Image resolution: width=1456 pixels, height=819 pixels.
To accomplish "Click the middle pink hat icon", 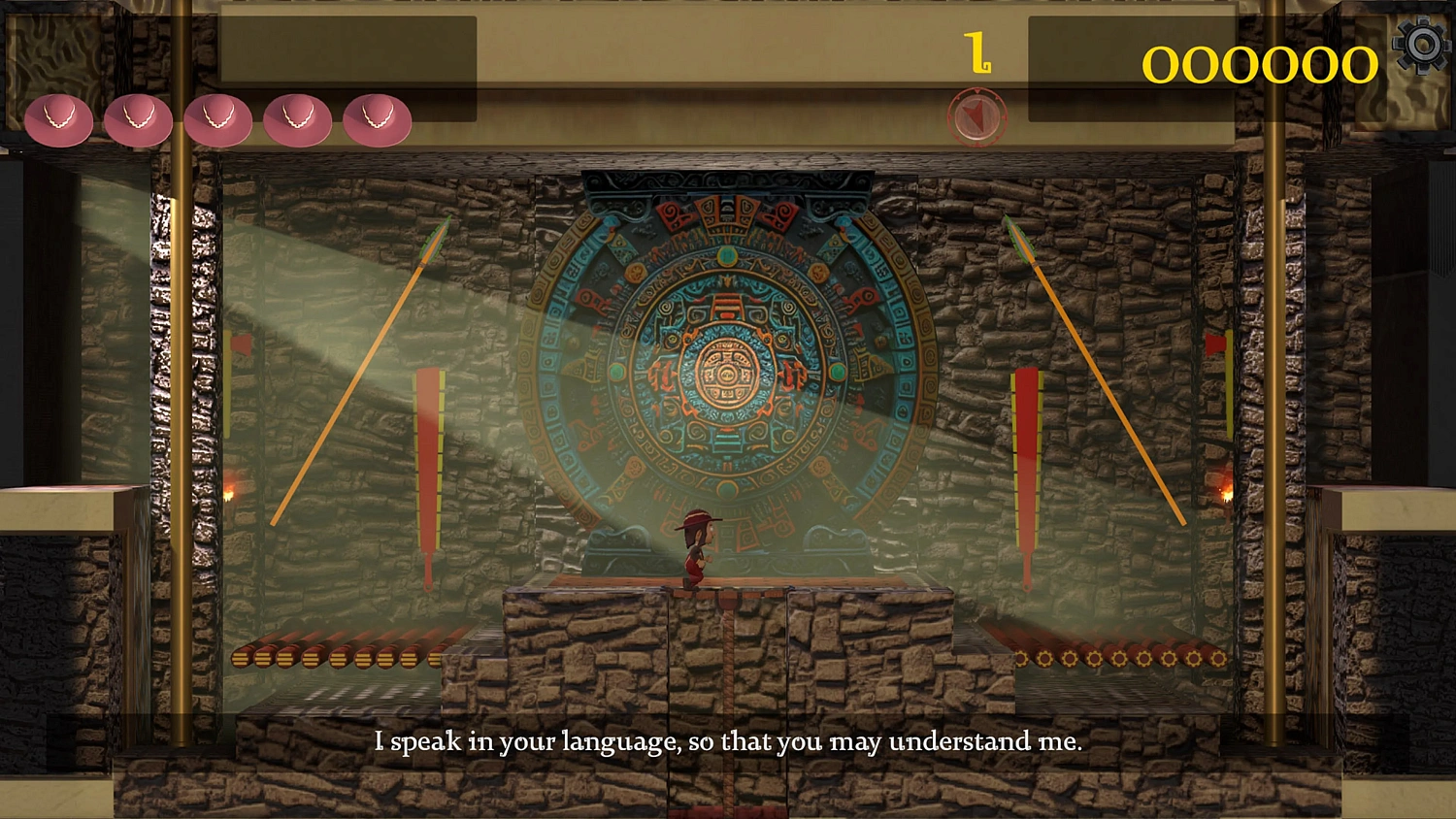I will [218, 118].
